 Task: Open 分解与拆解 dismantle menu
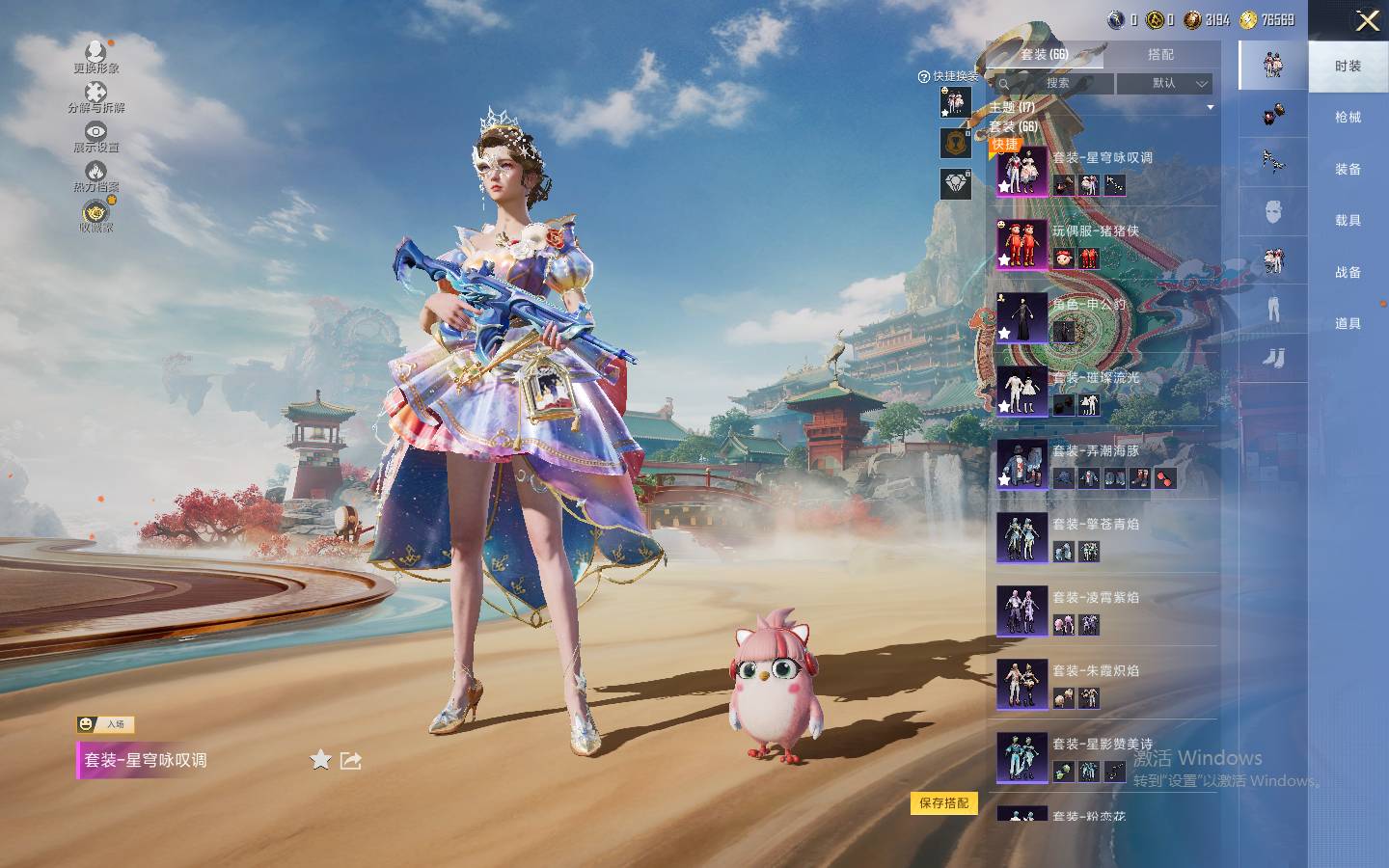95,96
